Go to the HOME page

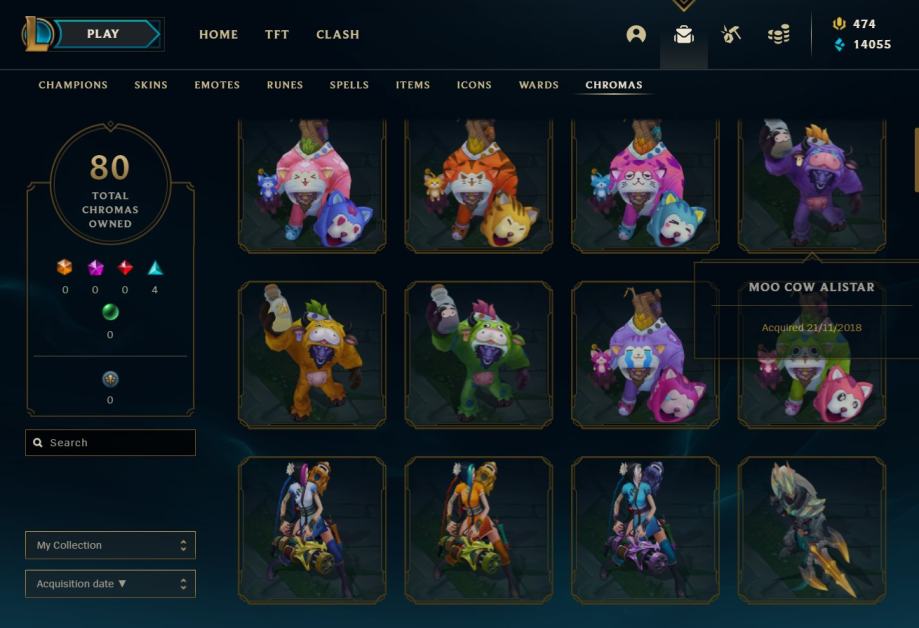click(x=218, y=34)
